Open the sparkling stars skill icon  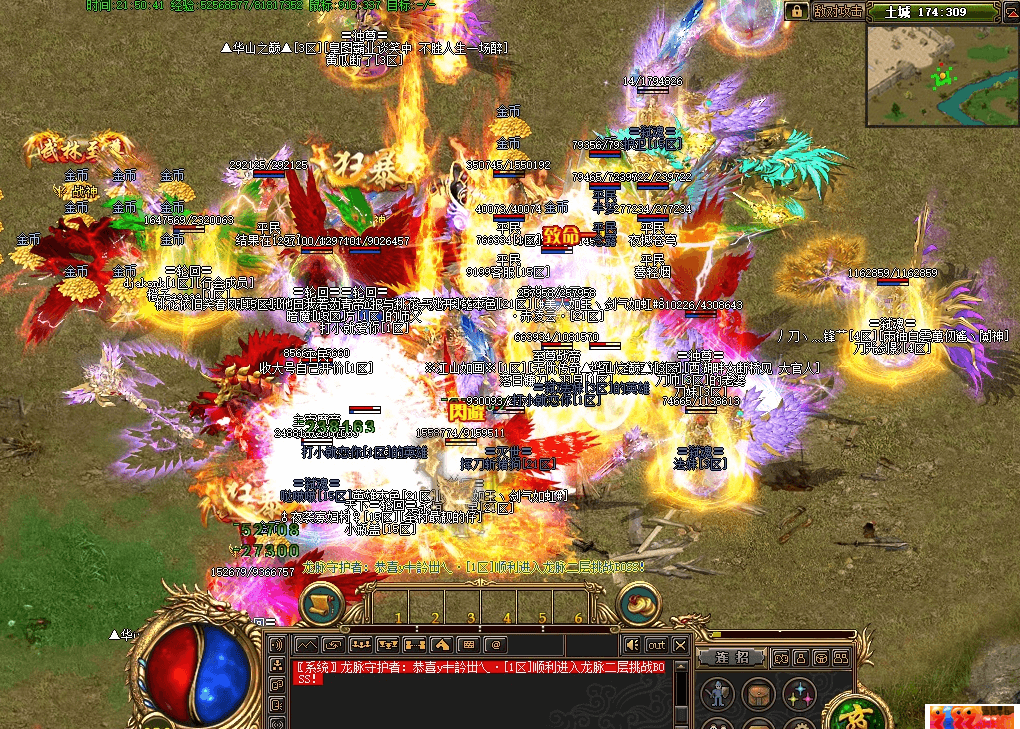click(x=799, y=693)
